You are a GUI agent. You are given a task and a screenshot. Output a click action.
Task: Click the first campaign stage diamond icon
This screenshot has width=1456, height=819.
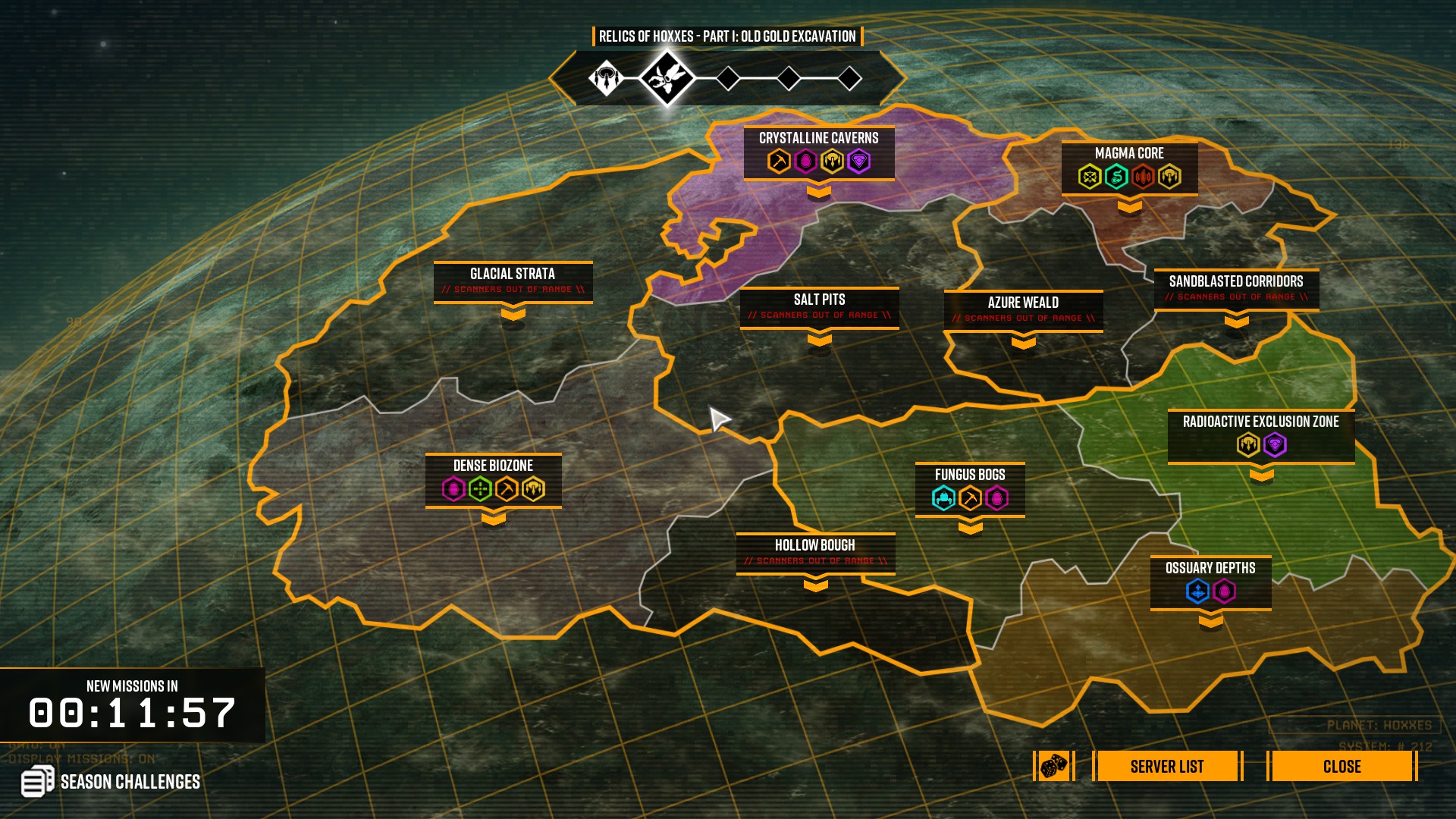click(x=606, y=77)
